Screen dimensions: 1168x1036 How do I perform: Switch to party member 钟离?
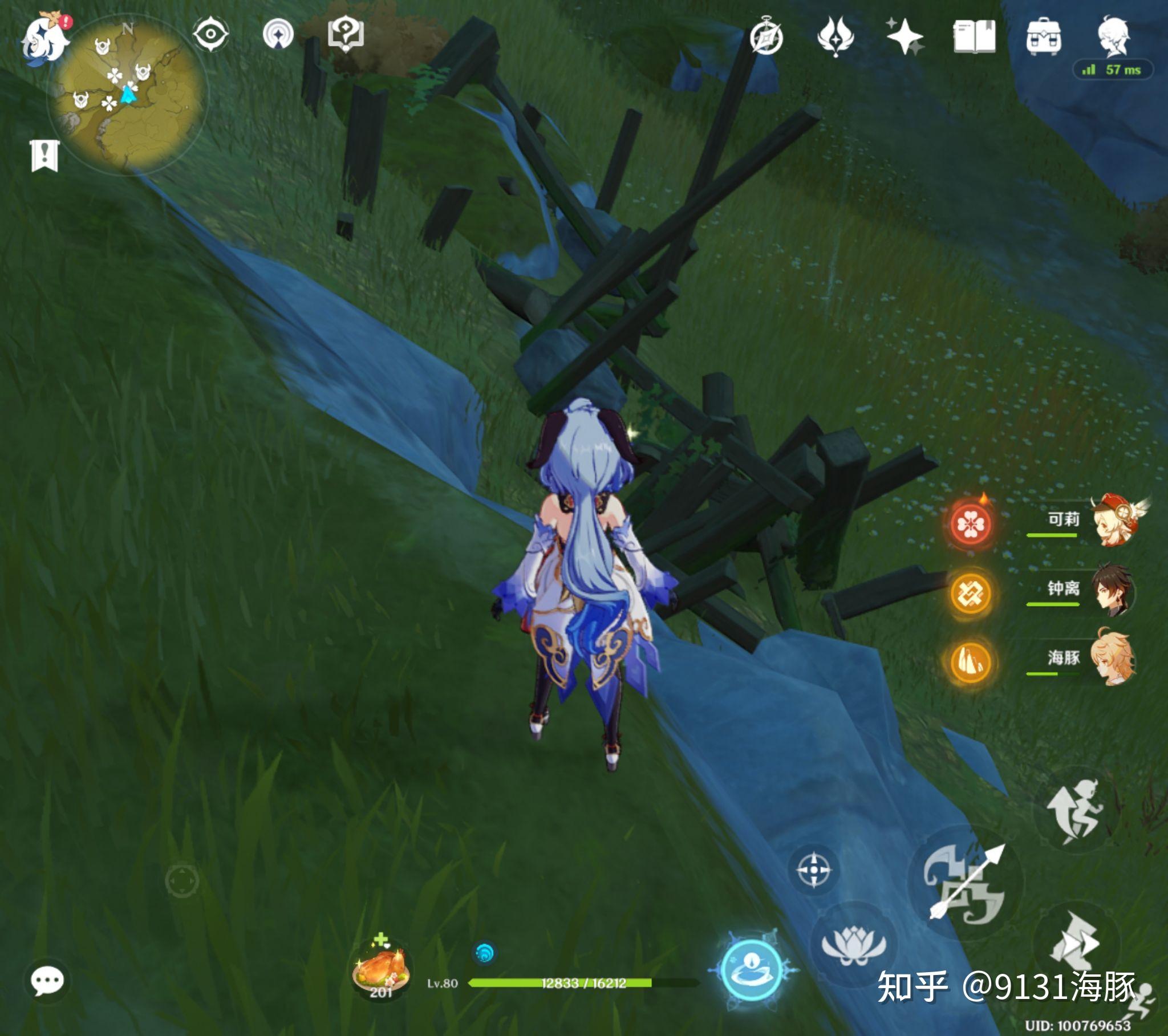1112,590
